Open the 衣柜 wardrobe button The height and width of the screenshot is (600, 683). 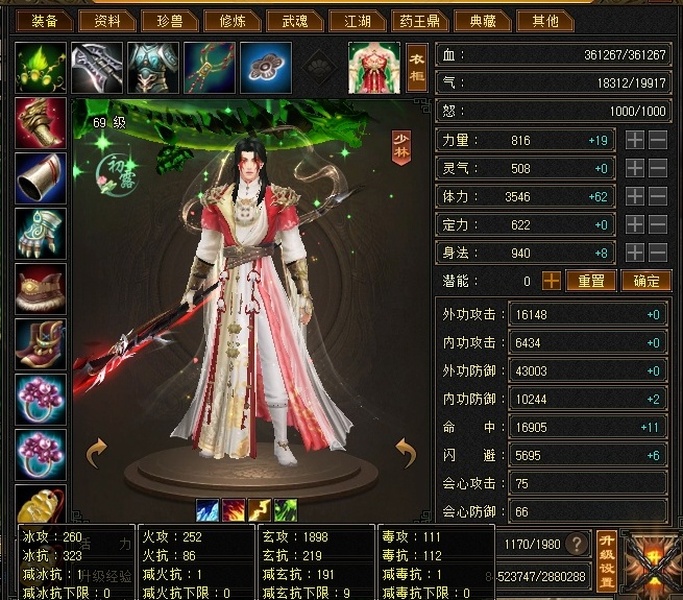(417, 68)
